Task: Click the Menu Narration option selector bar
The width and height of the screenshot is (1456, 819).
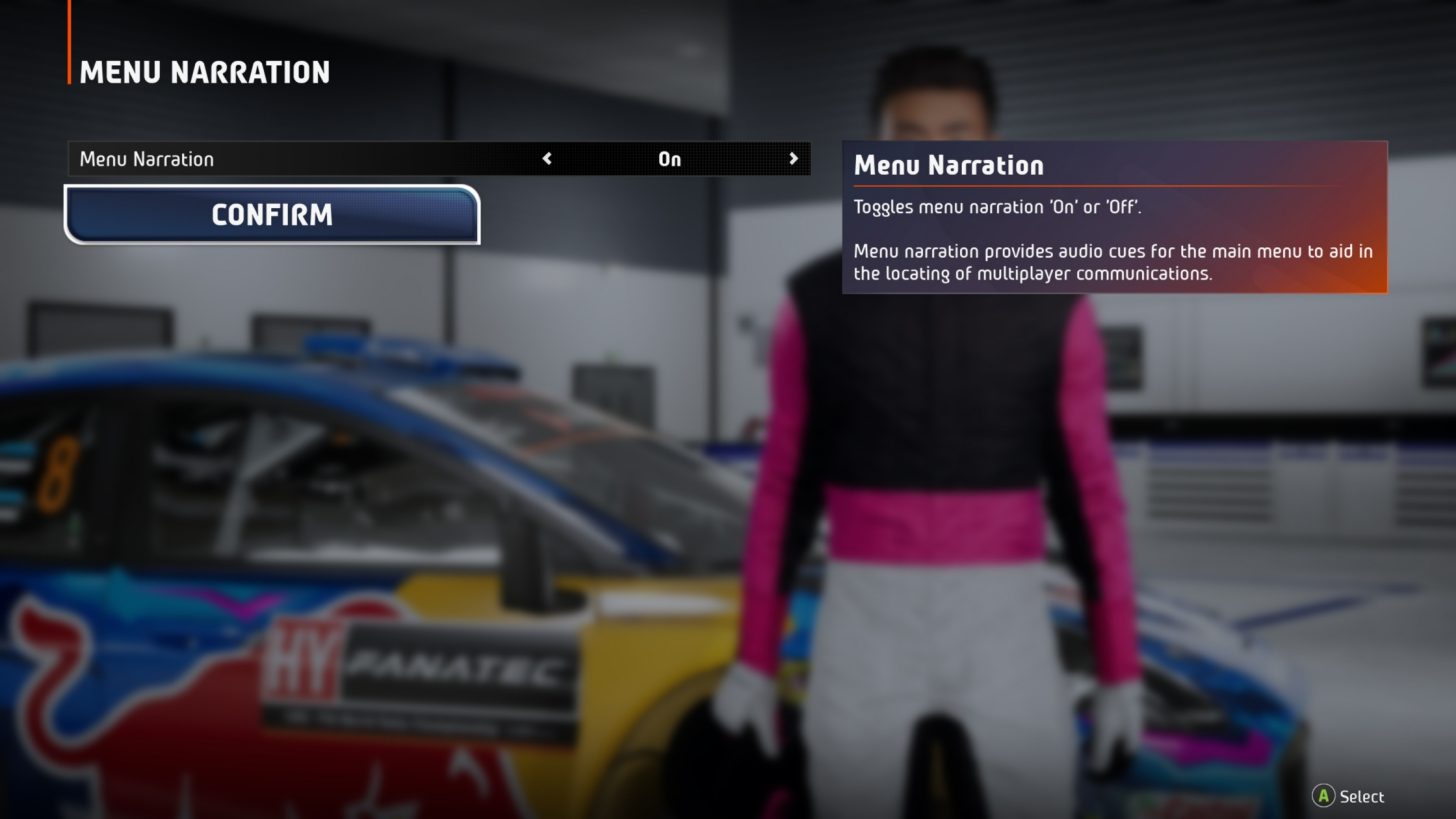Action: [438, 159]
